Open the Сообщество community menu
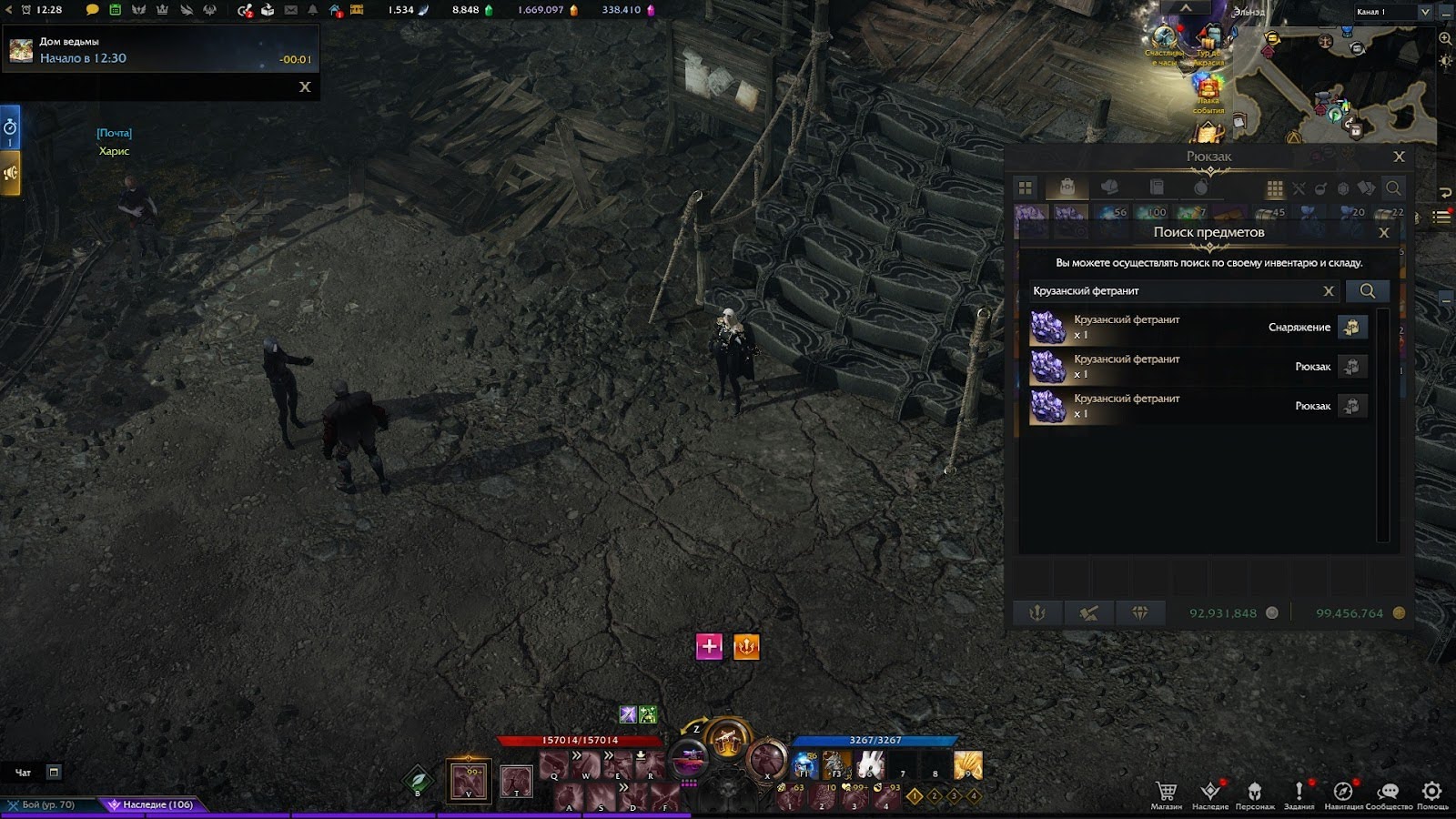The height and width of the screenshot is (819, 1456). point(1388,794)
